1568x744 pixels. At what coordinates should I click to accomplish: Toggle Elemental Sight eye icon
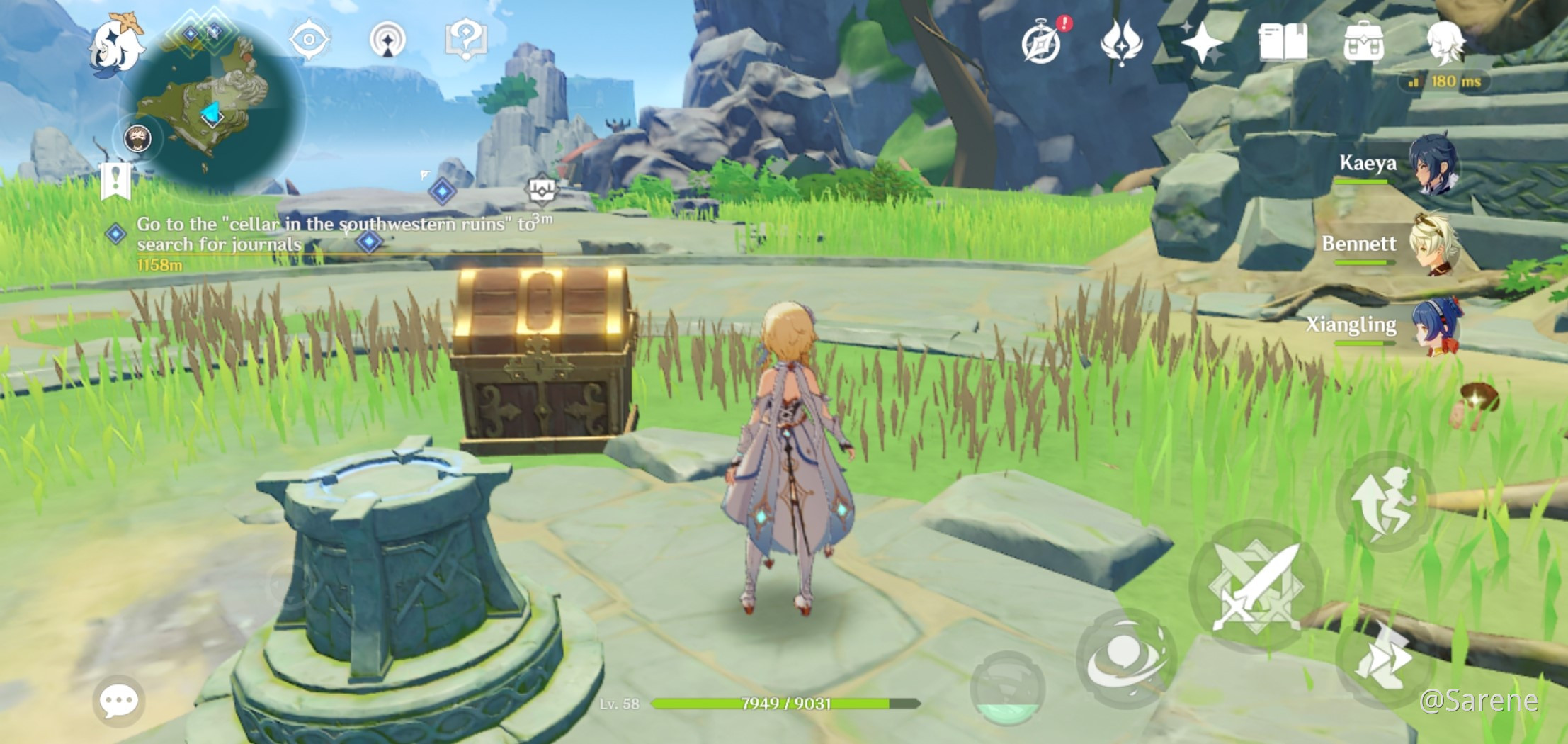click(308, 40)
